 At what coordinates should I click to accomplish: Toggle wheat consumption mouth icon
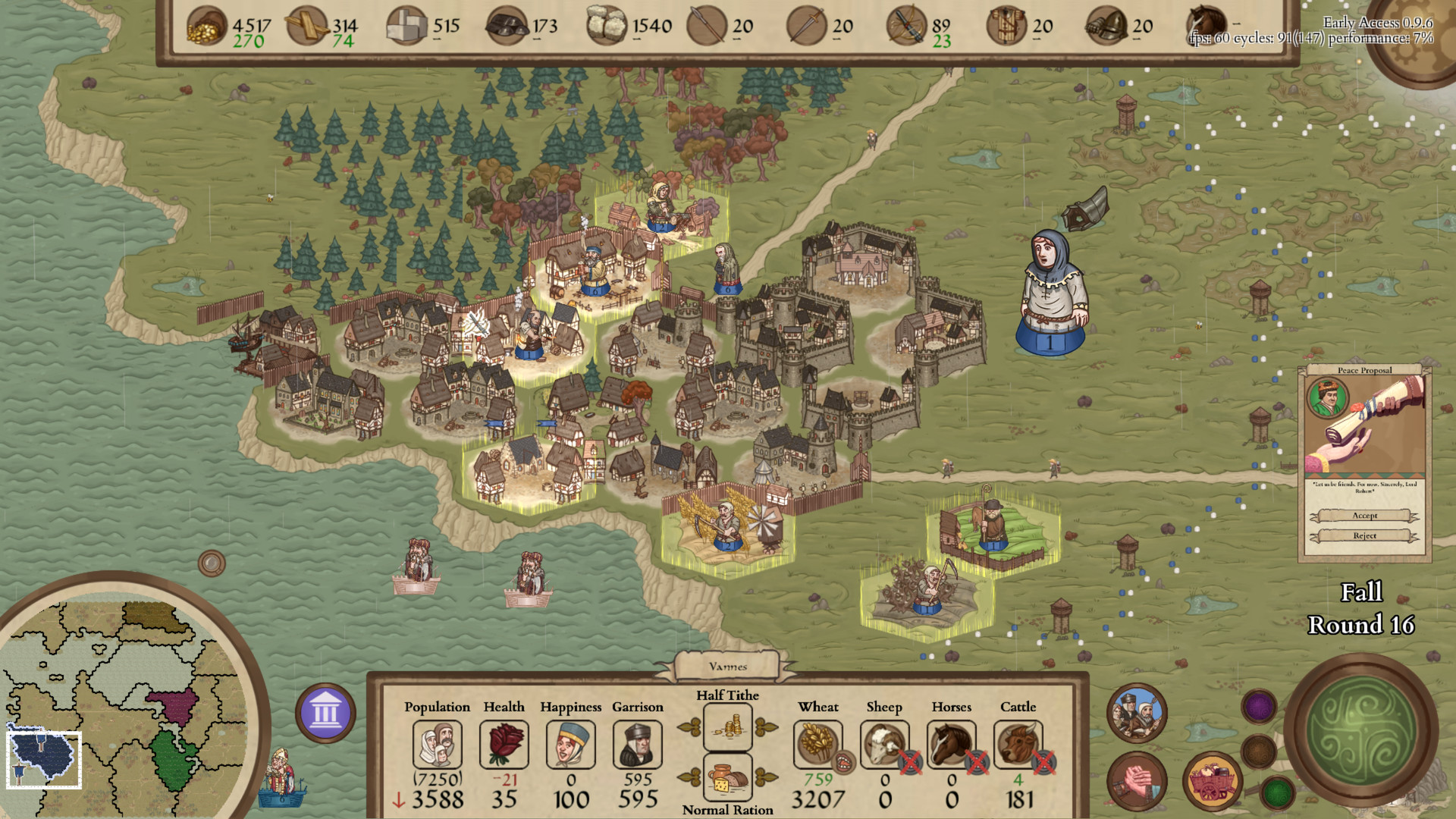[843, 762]
